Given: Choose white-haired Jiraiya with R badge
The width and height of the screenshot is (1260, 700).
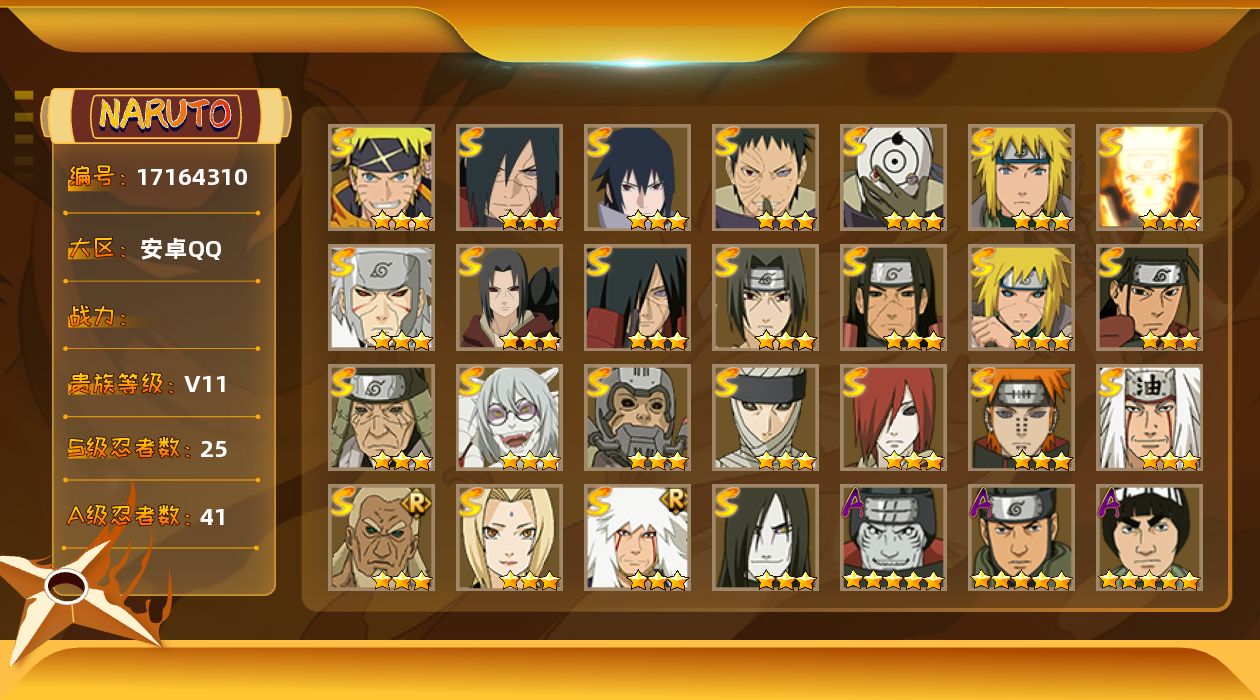Looking at the screenshot, I should click(x=637, y=537).
